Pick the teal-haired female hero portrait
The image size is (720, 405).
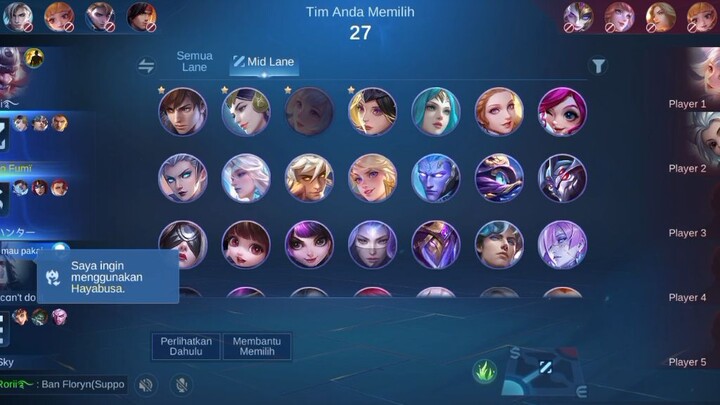[x=436, y=112]
